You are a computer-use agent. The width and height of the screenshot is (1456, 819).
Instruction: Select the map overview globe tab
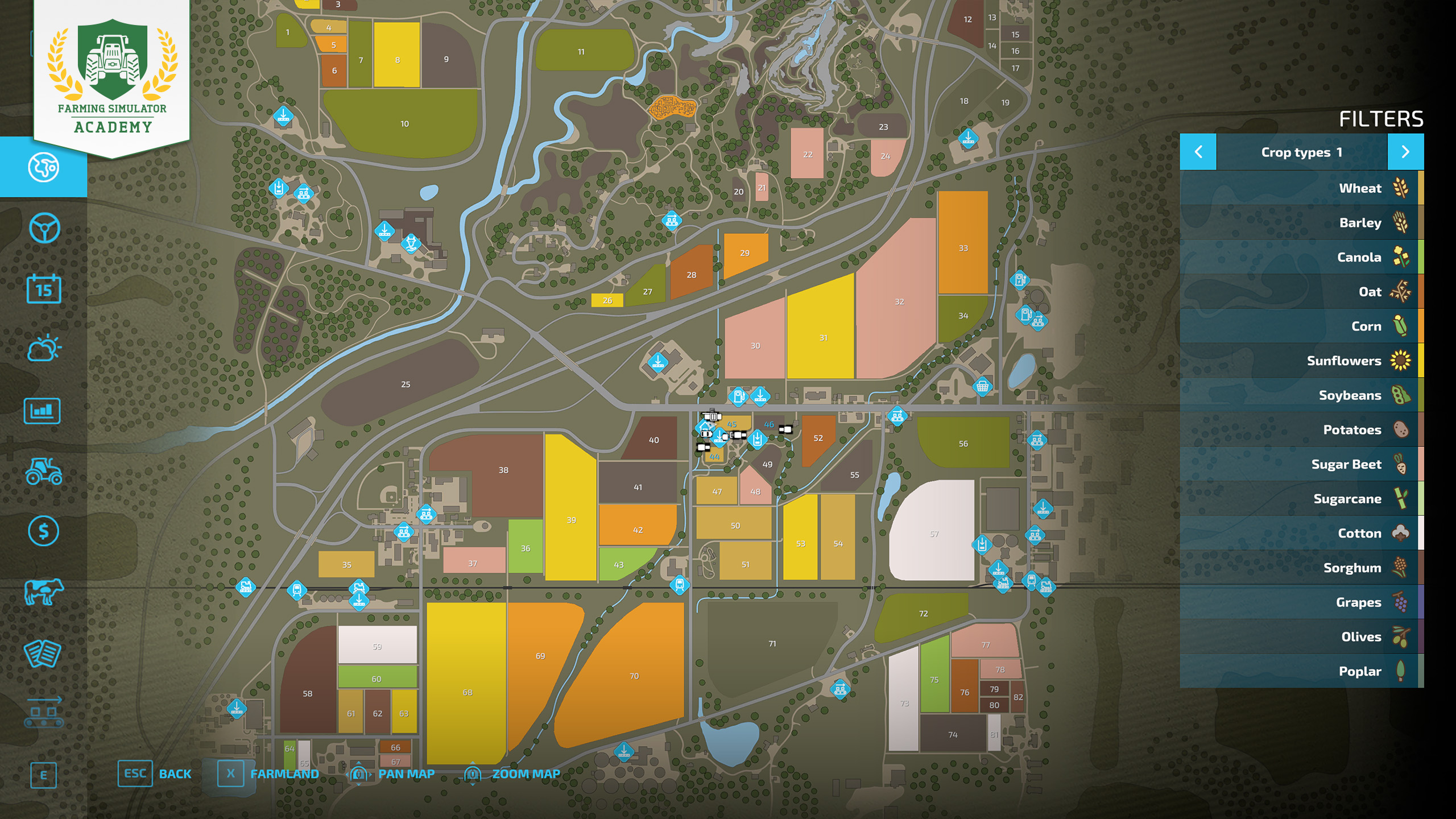(x=44, y=167)
